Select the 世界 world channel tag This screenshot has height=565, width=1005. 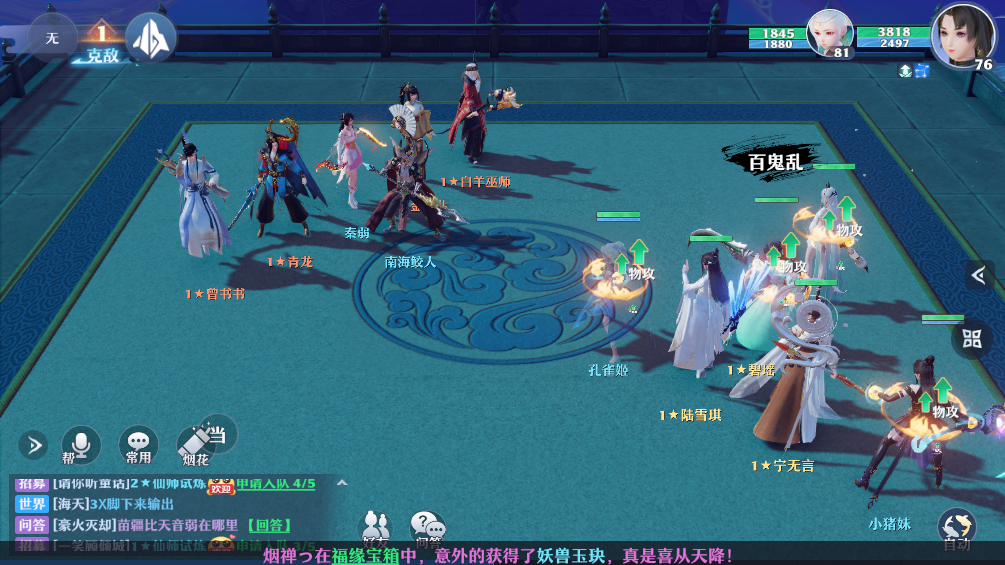[32, 504]
